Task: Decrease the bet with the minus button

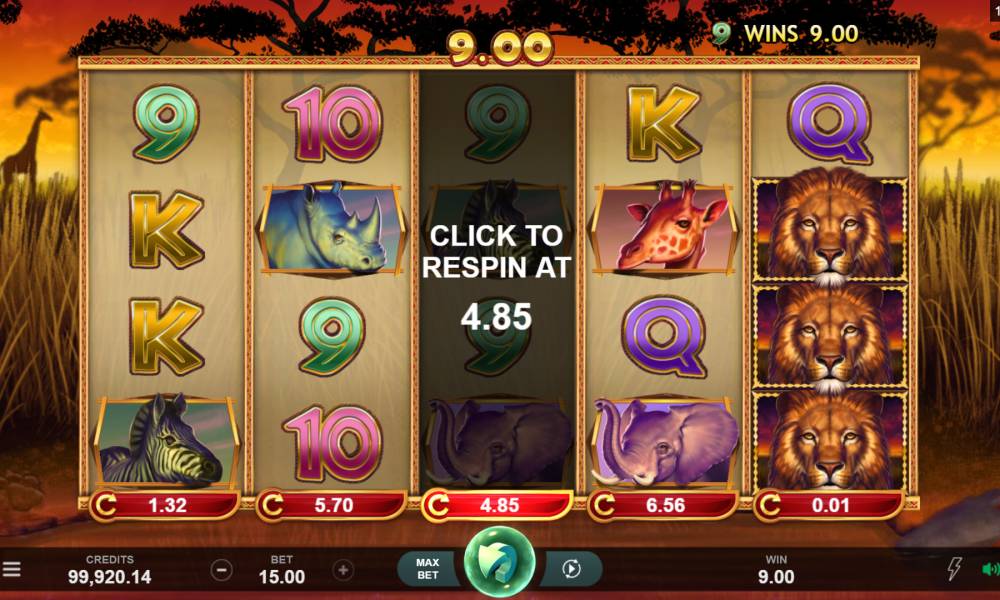Action: coord(222,570)
